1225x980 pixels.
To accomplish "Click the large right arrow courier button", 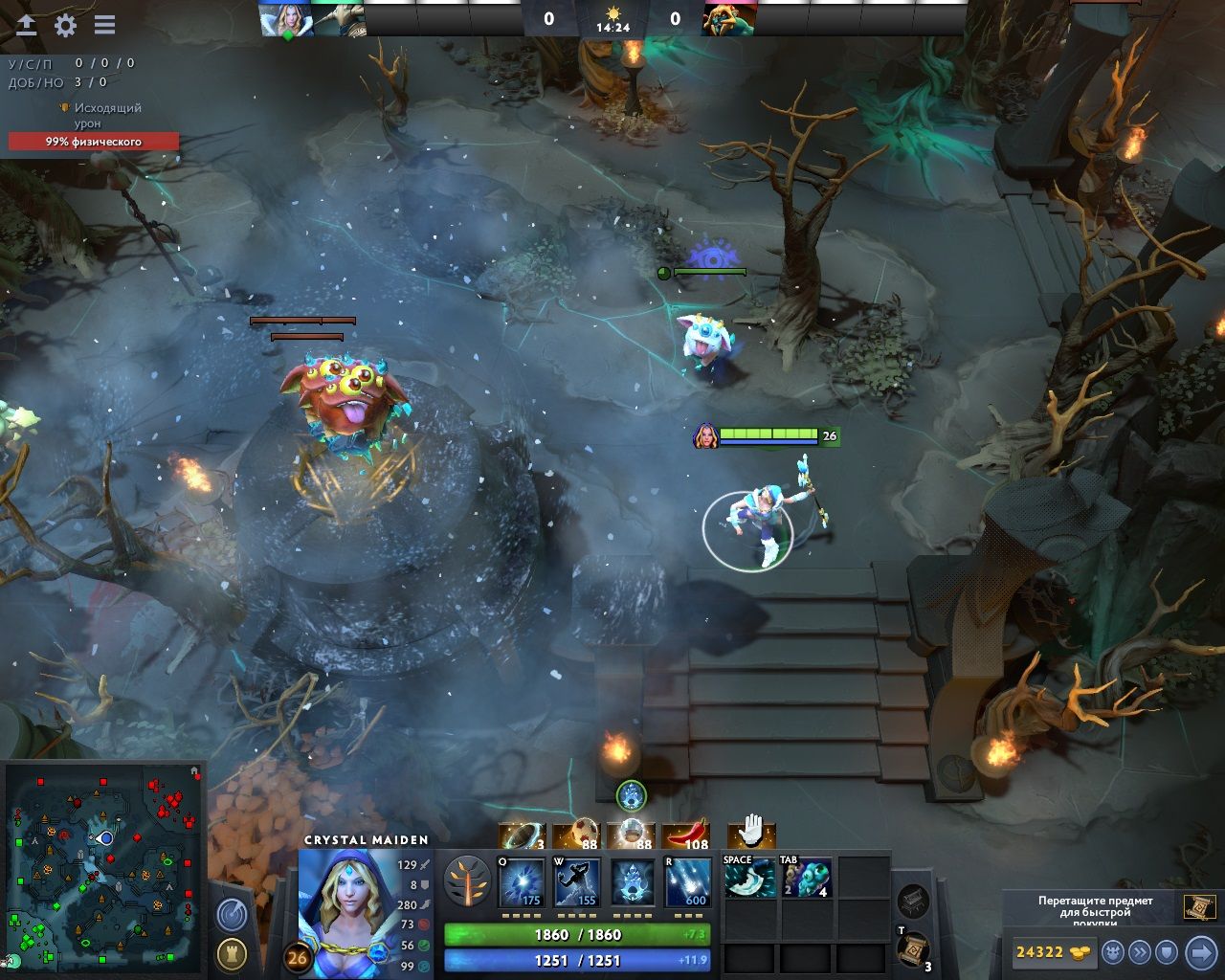I will coord(1201,952).
